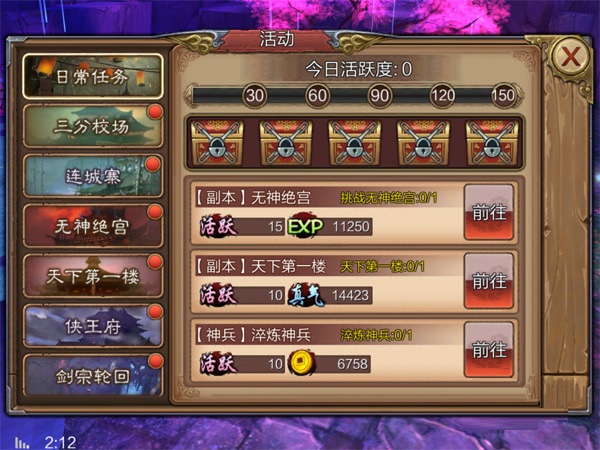The height and width of the screenshot is (450, 600).
Task: Switch to the 三分校场 tab
Action: [91, 126]
